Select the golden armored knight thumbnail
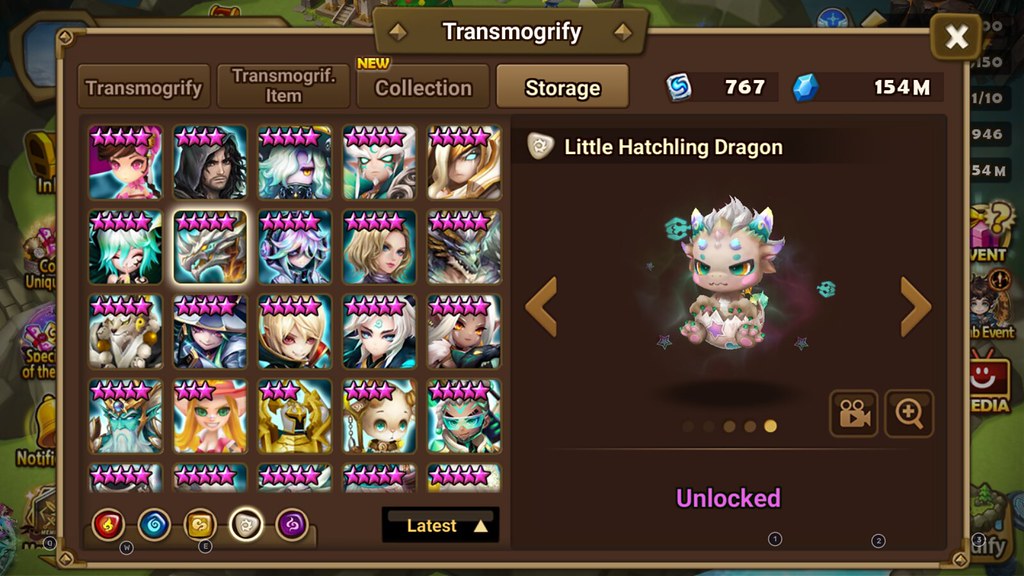1024x576 pixels. 295,416
